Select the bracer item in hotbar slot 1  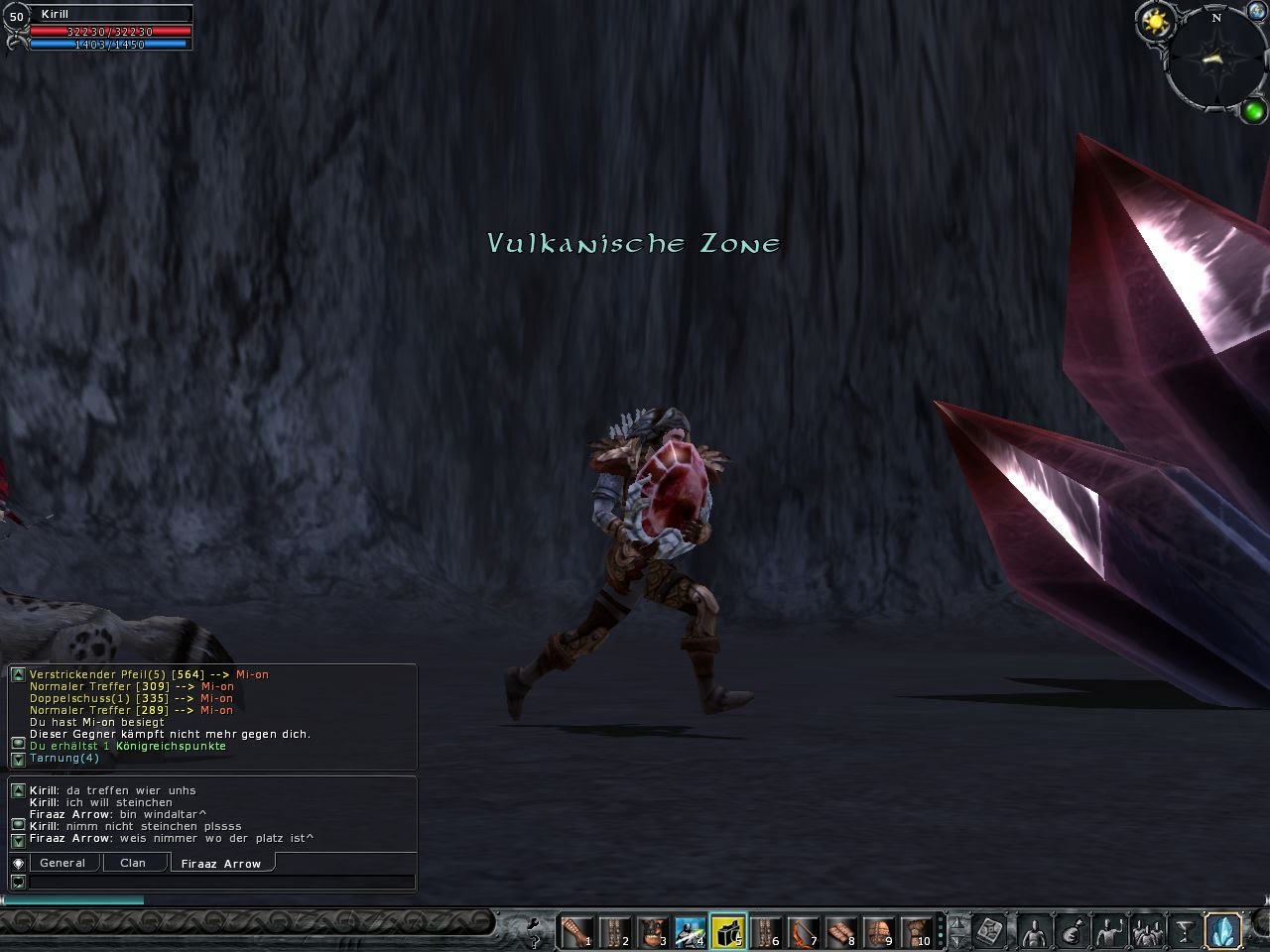(575, 931)
